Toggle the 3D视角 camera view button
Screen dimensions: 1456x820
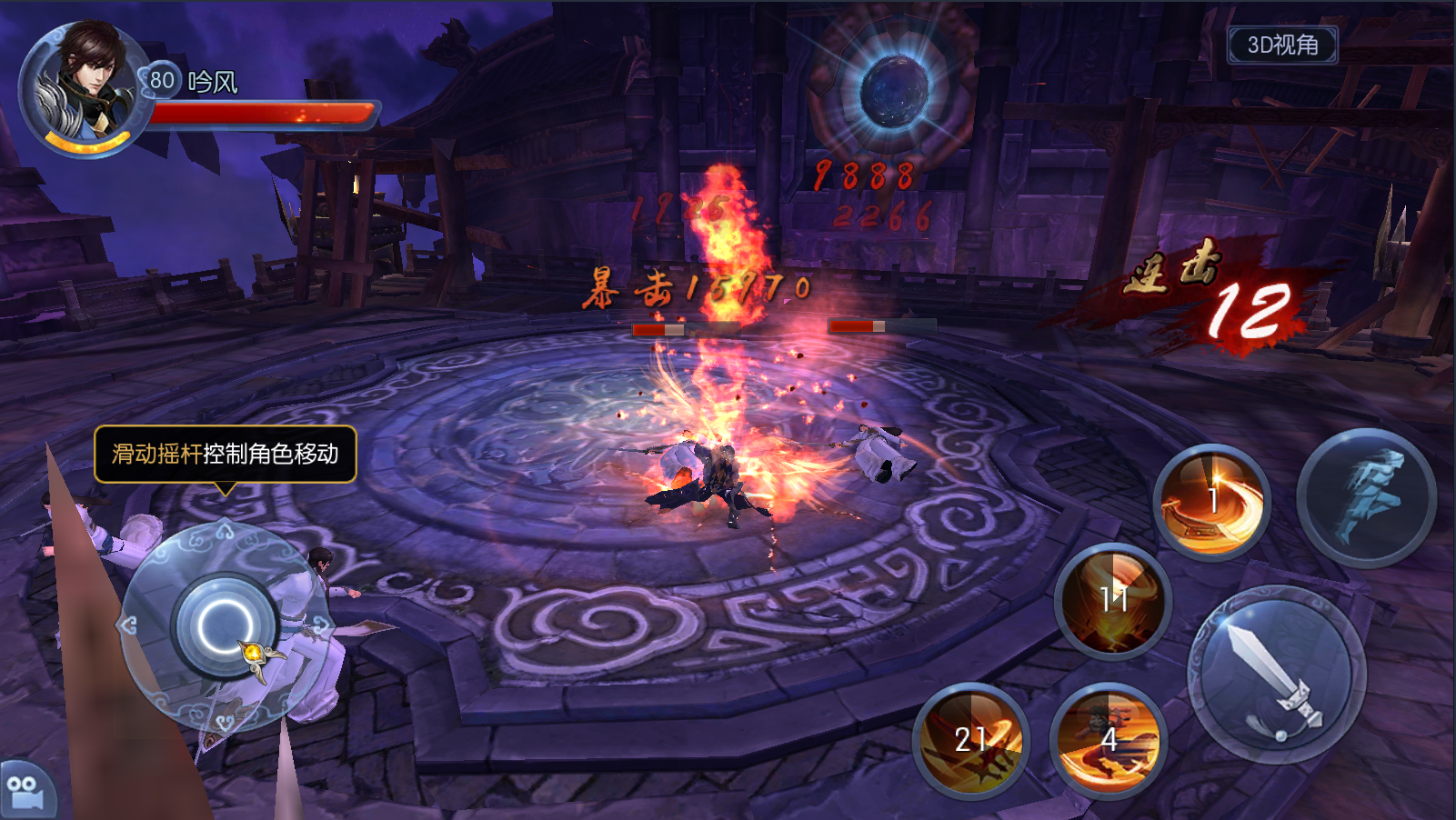pyautogui.click(x=1282, y=45)
